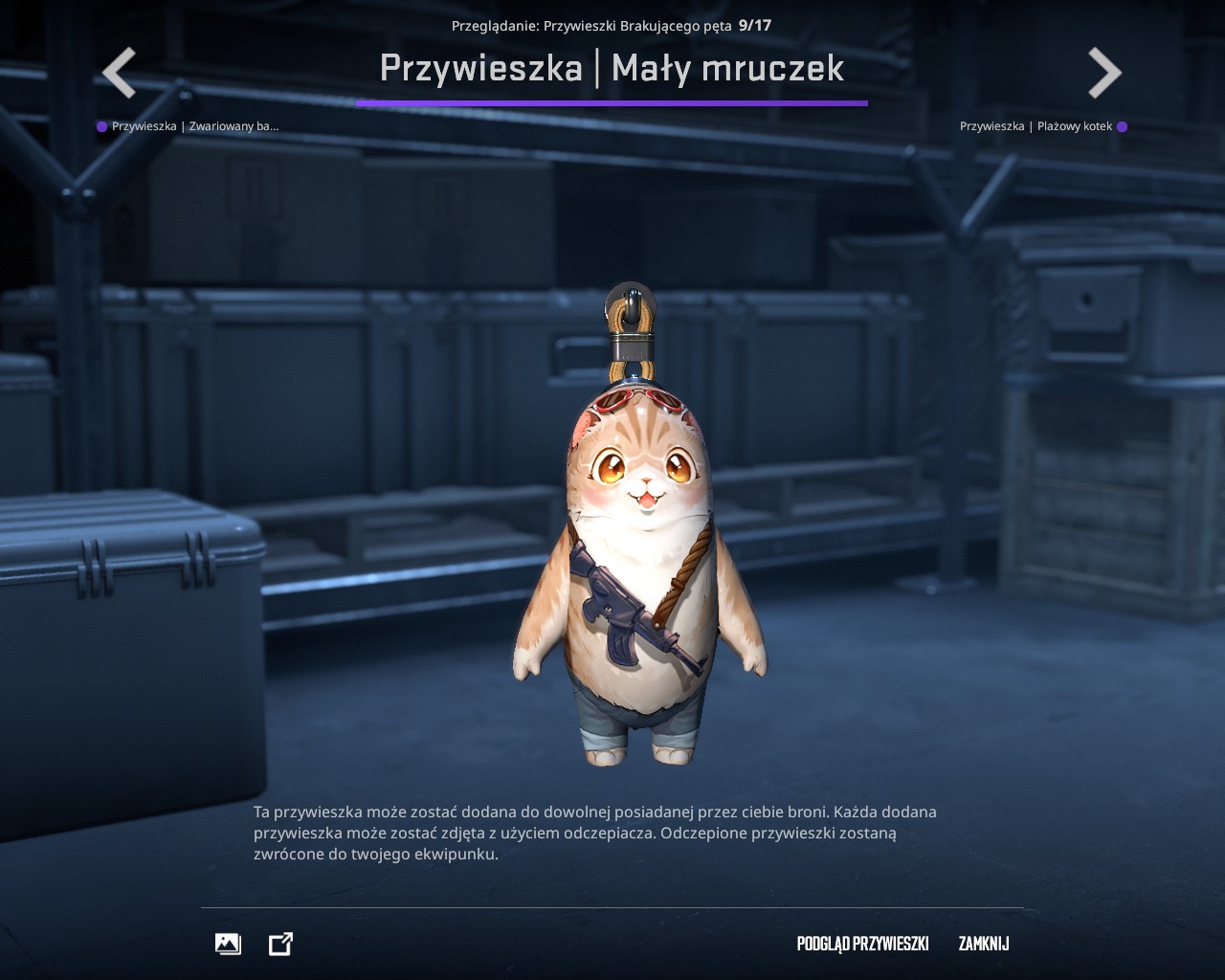Screen dimensions: 1225x980
Task: Click the open-external-link arrow icon
Action: pyautogui.click(x=280, y=944)
